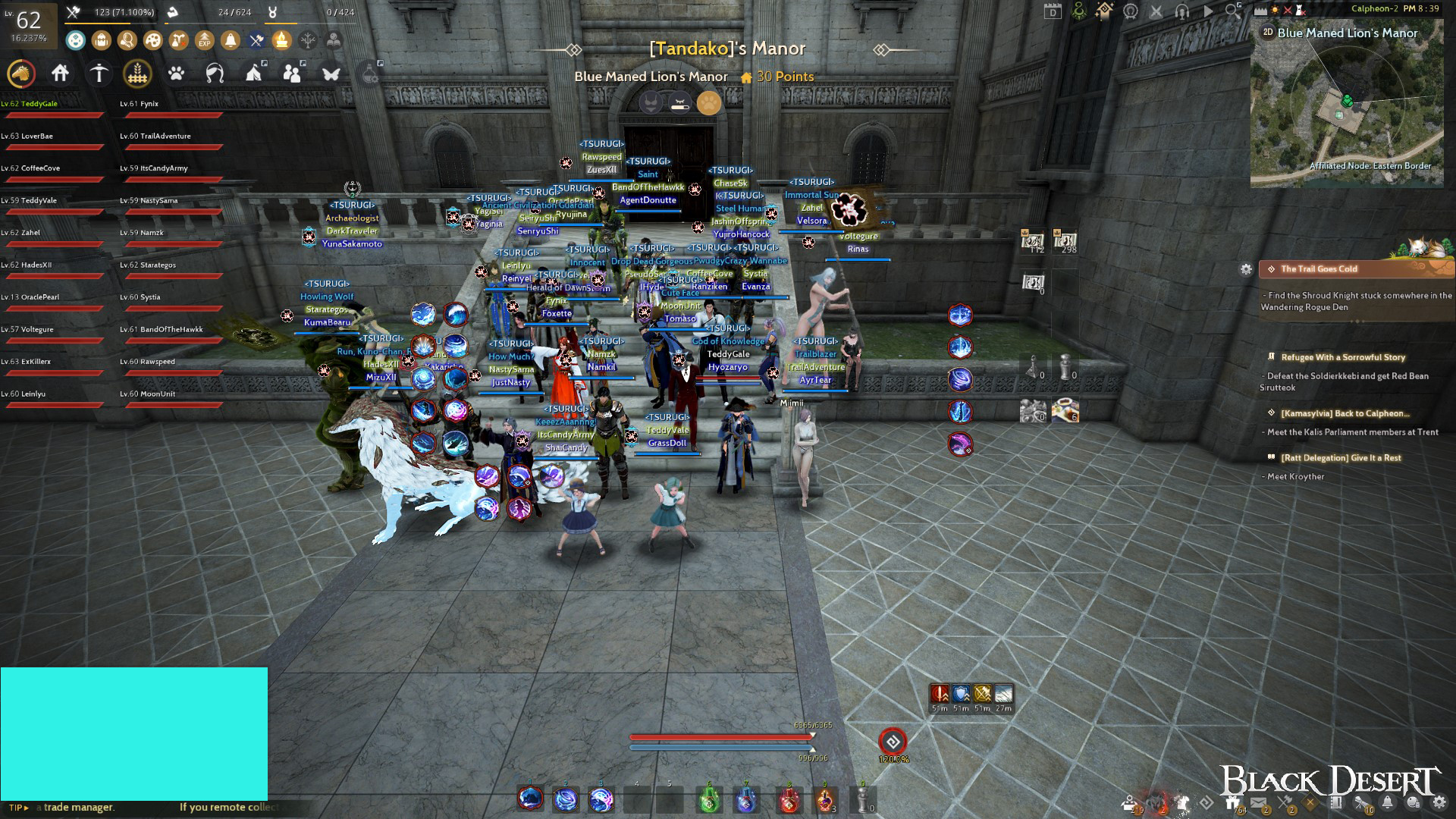
Task: Open the inventory bag icon
Action: tap(101, 40)
